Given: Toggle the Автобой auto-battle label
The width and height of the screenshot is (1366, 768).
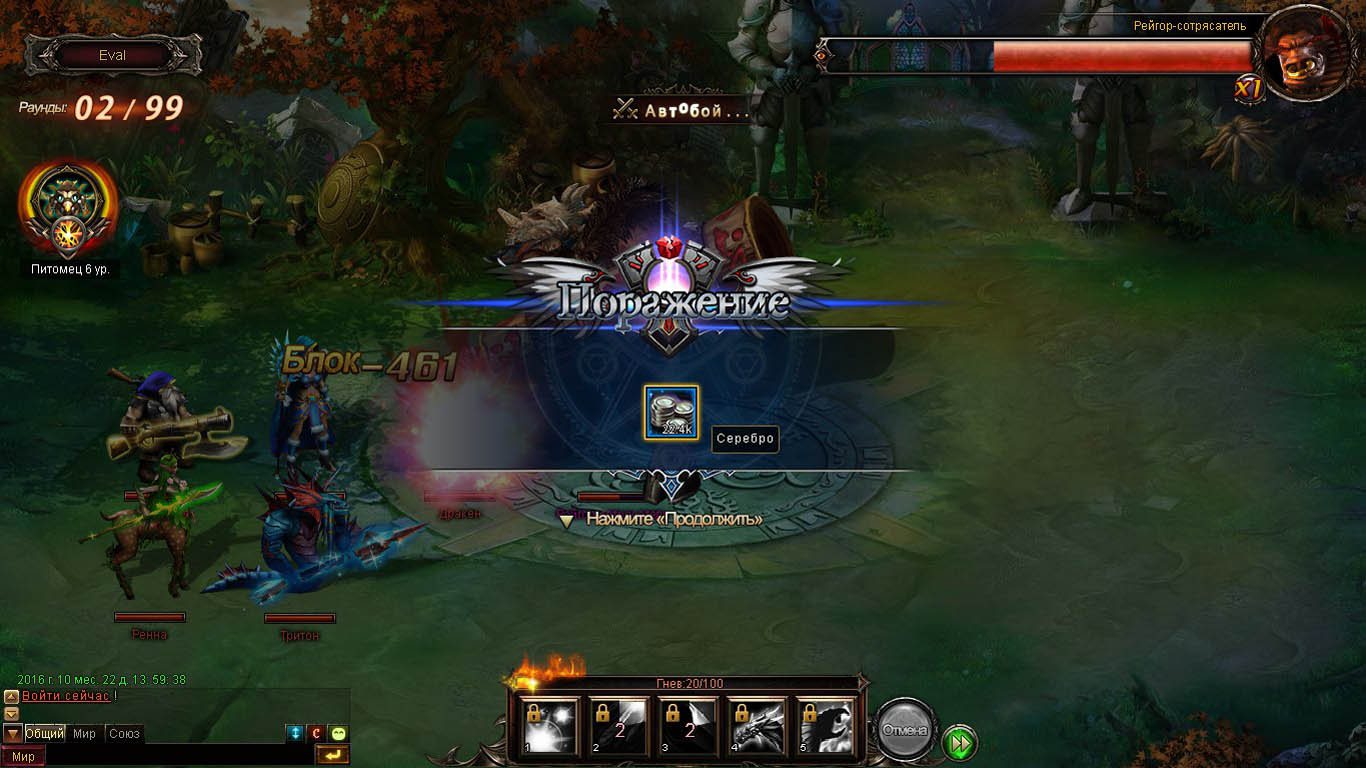Looking at the screenshot, I should pyautogui.click(x=683, y=110).
